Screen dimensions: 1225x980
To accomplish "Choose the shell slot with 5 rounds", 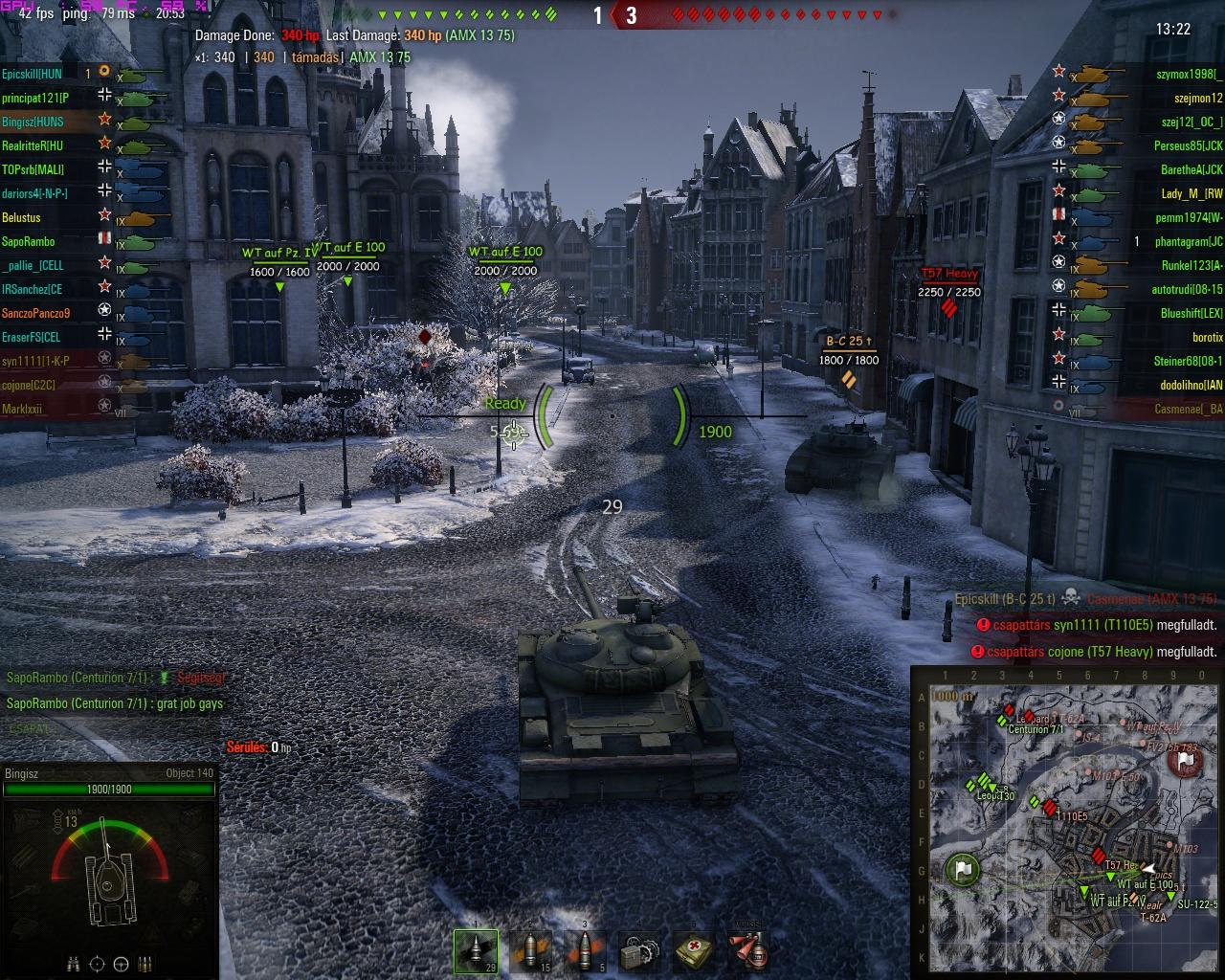I will pos(586,951).
